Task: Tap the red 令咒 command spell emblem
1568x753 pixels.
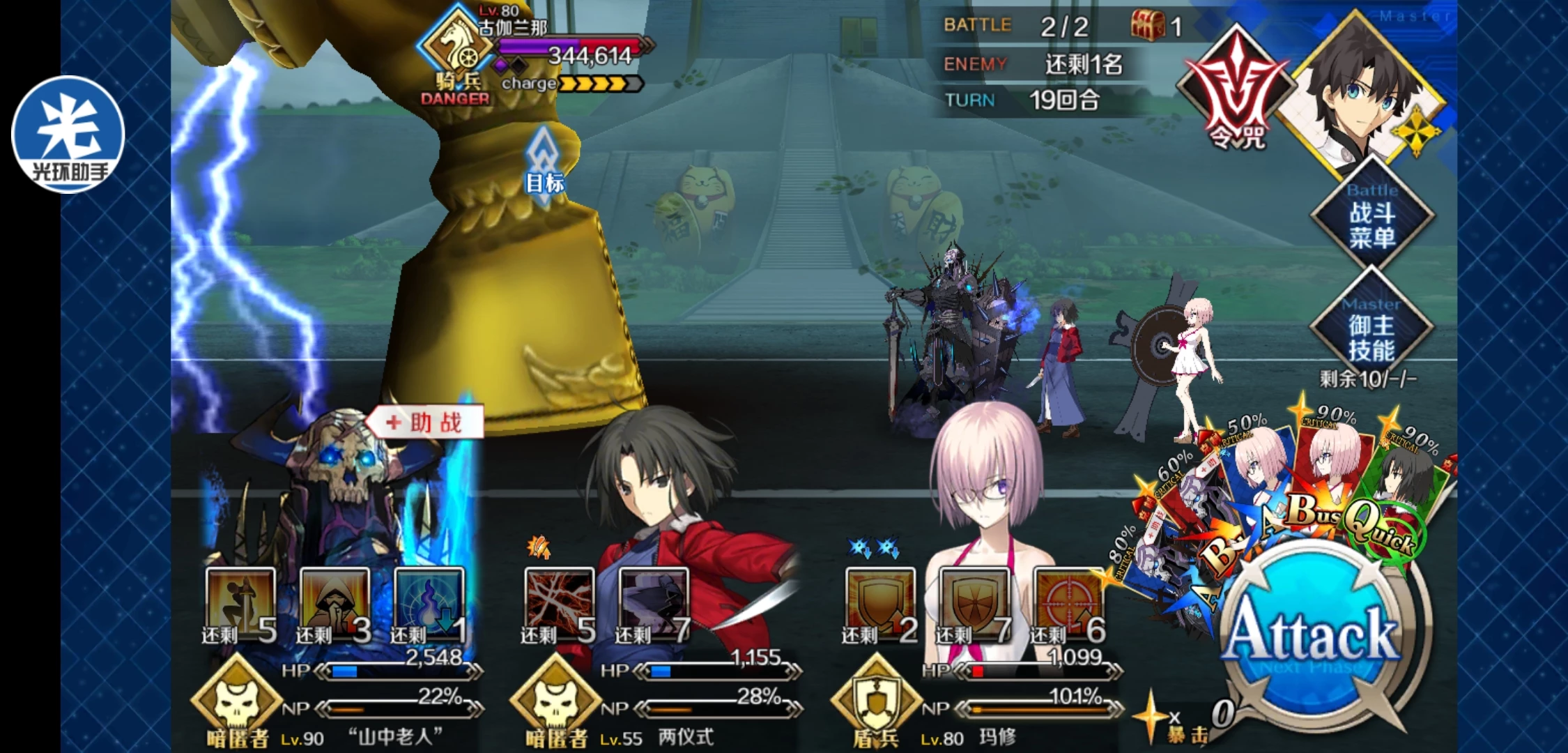Action: [x=1236, y=91]
